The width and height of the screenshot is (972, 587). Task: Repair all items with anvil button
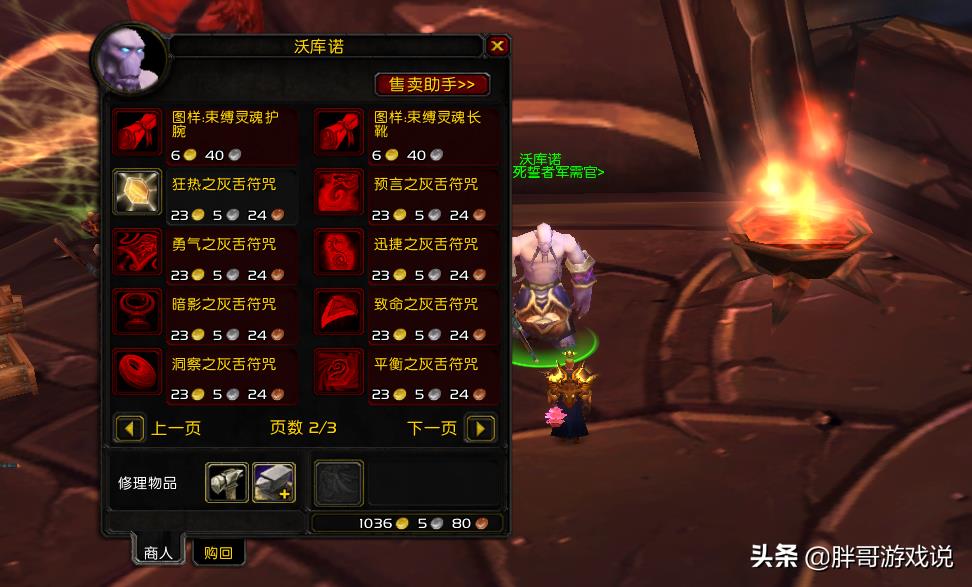pyautogui.click(x=273, y=482)
